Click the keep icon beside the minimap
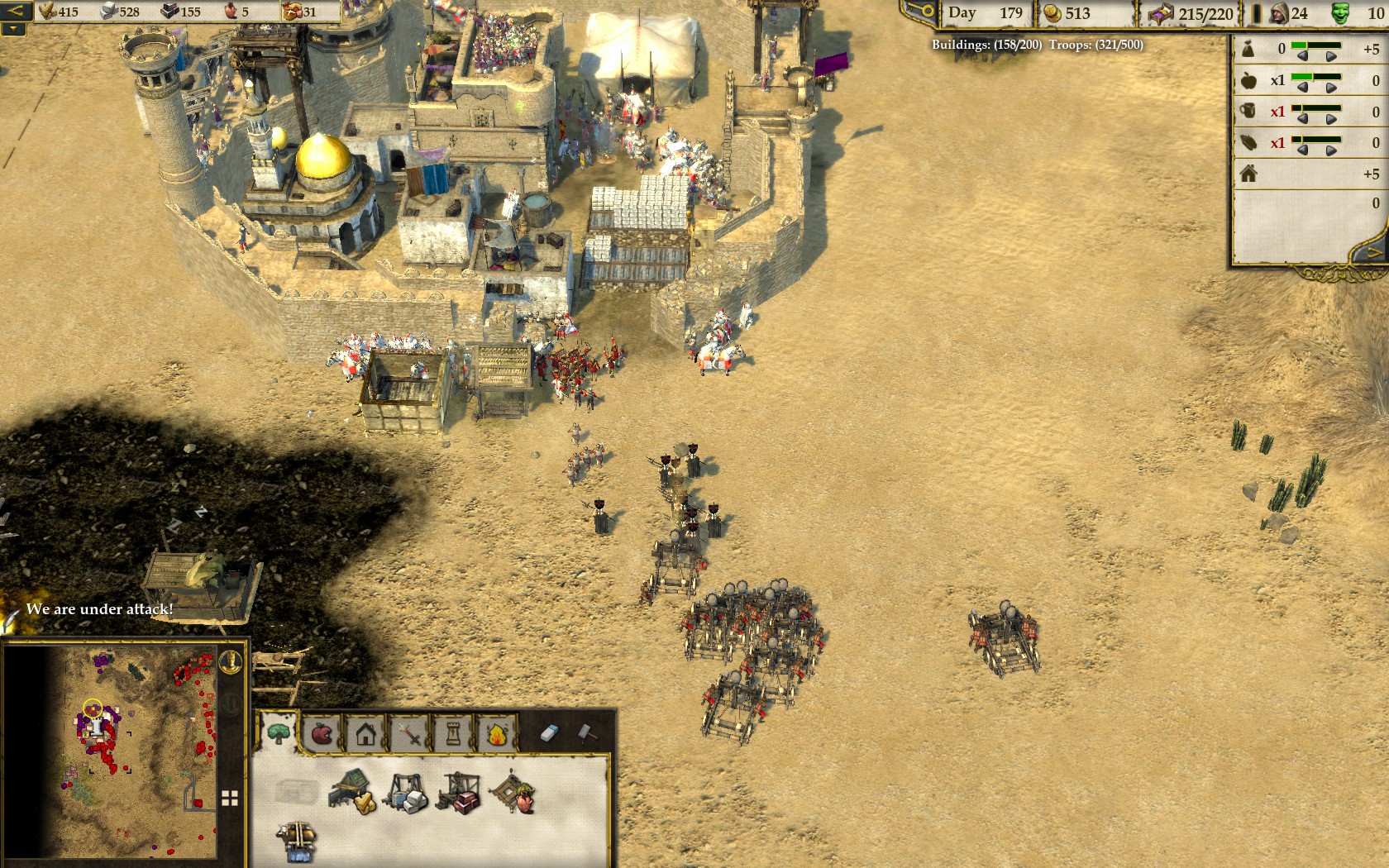The image size is (1389, 868). (x=231, y=660)
